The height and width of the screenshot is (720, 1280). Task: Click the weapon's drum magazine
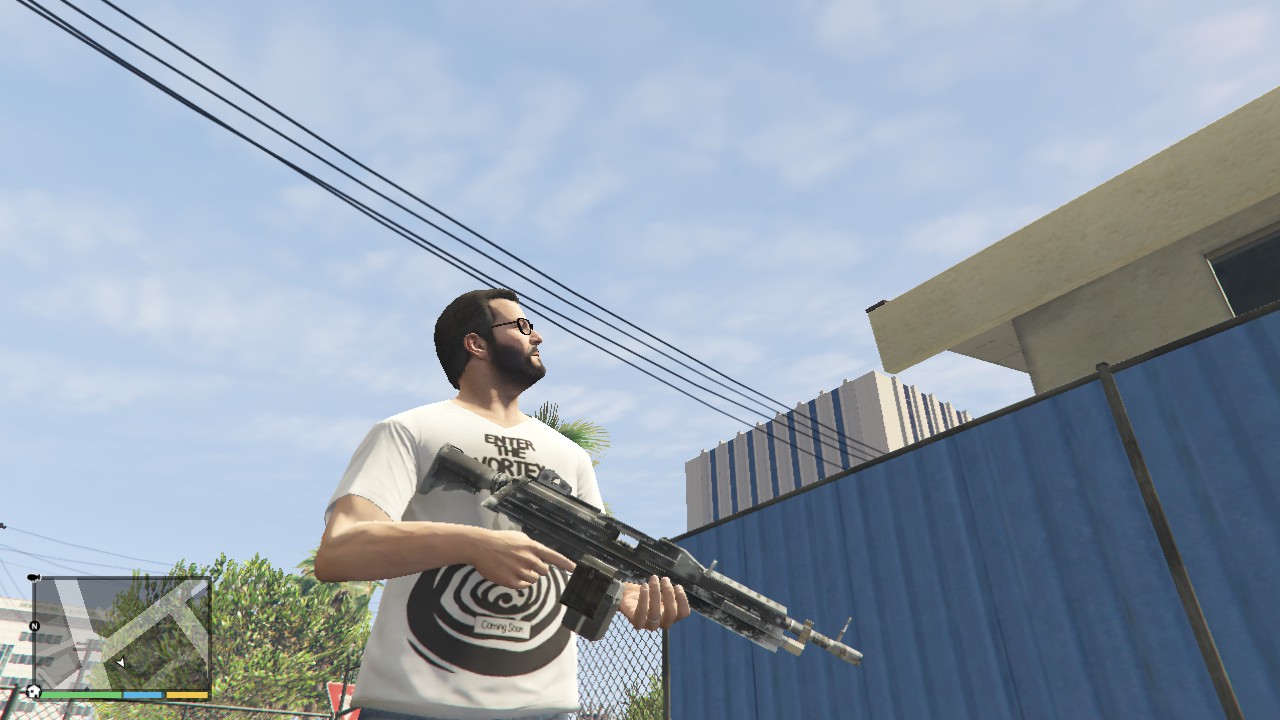590,598
